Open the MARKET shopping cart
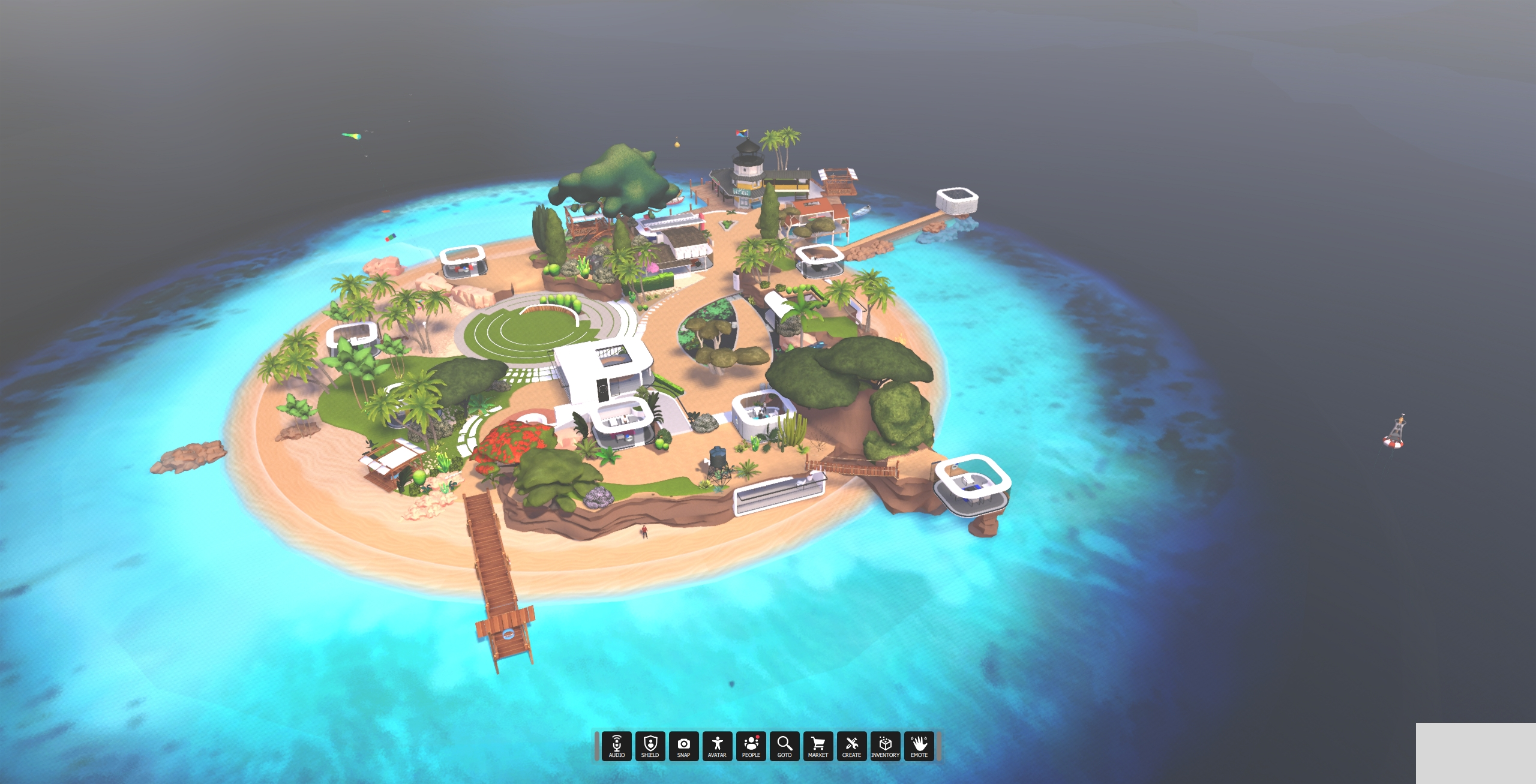Image resolution: width=1536 pixels, height=784 pixels. (819, 746)
